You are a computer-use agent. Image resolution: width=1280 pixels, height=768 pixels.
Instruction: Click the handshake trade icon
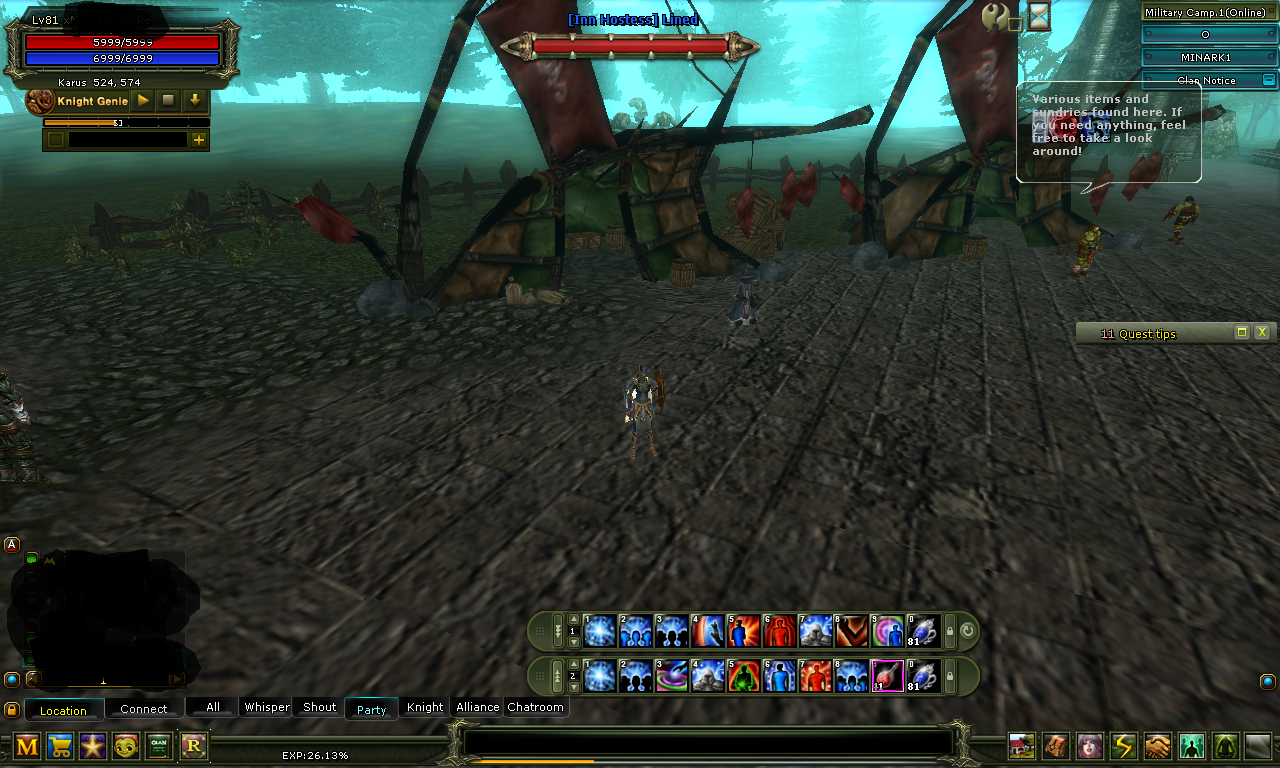click(1155, 745)
